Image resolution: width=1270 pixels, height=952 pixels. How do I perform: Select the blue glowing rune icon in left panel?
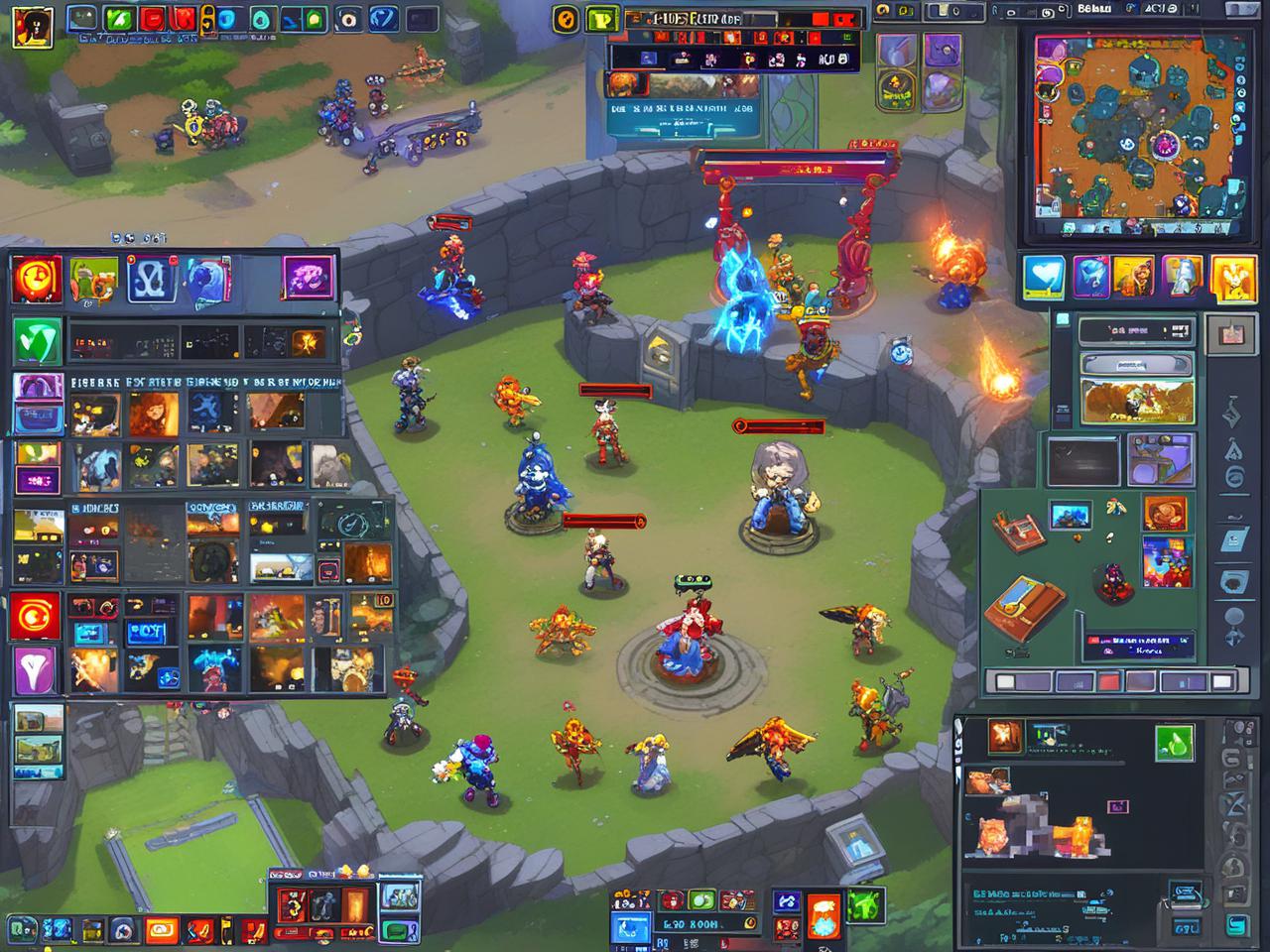click(x=154, y=280)
